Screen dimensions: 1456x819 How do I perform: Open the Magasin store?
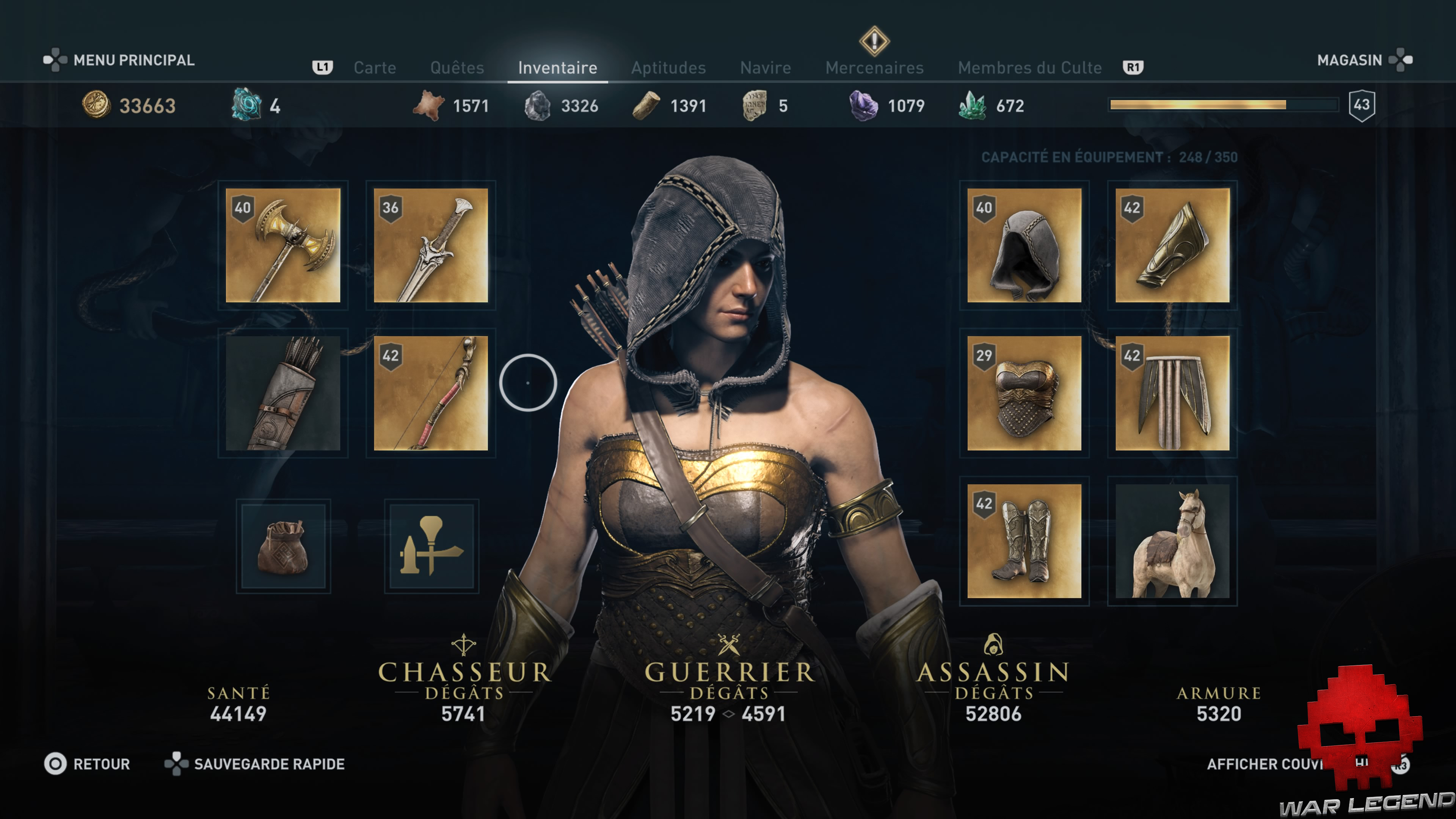[1349, 60]
